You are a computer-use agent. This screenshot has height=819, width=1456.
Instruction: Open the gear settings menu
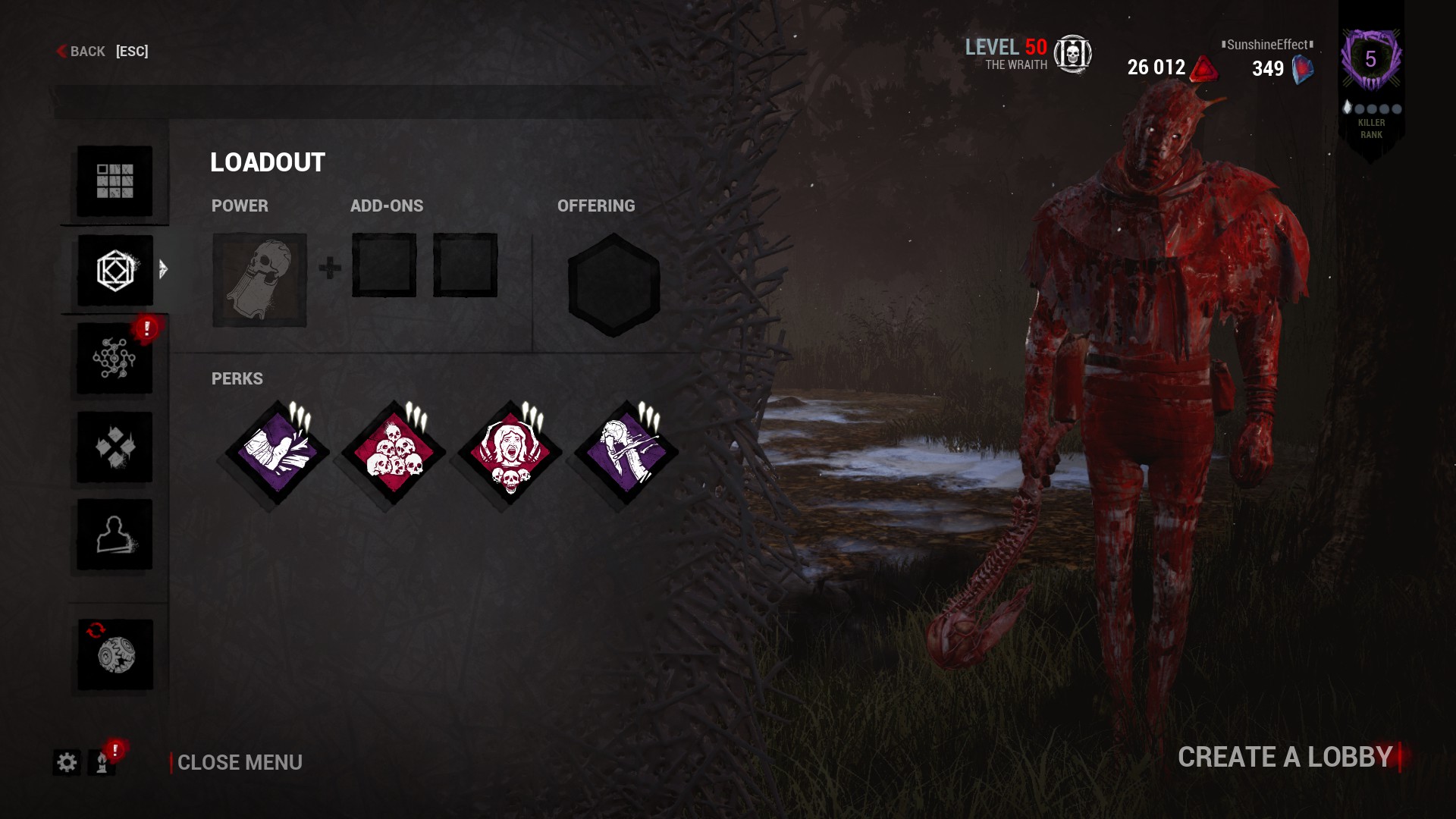67,762
